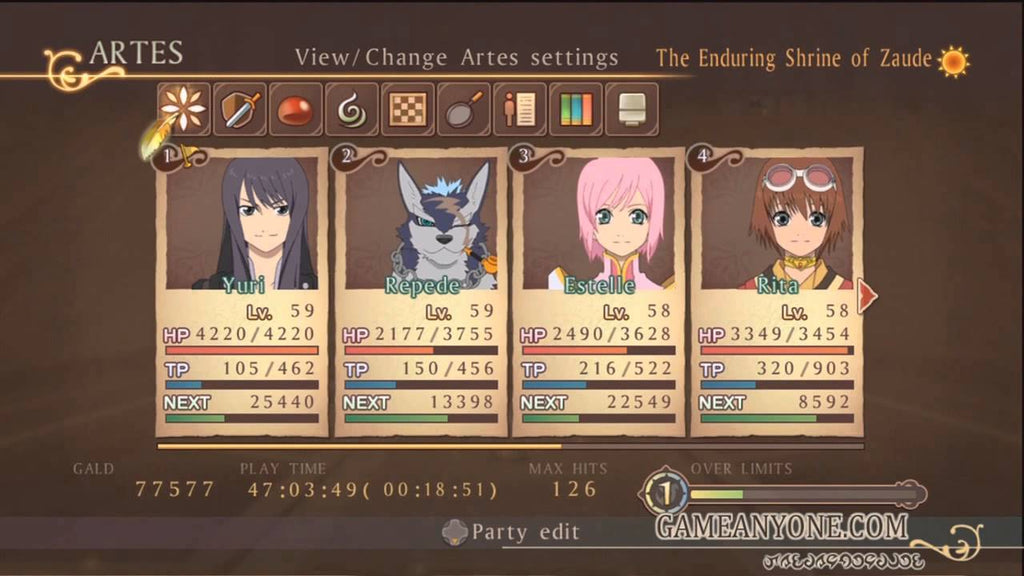Visit the GameAnyone.com watermark link

pos(781,526)
